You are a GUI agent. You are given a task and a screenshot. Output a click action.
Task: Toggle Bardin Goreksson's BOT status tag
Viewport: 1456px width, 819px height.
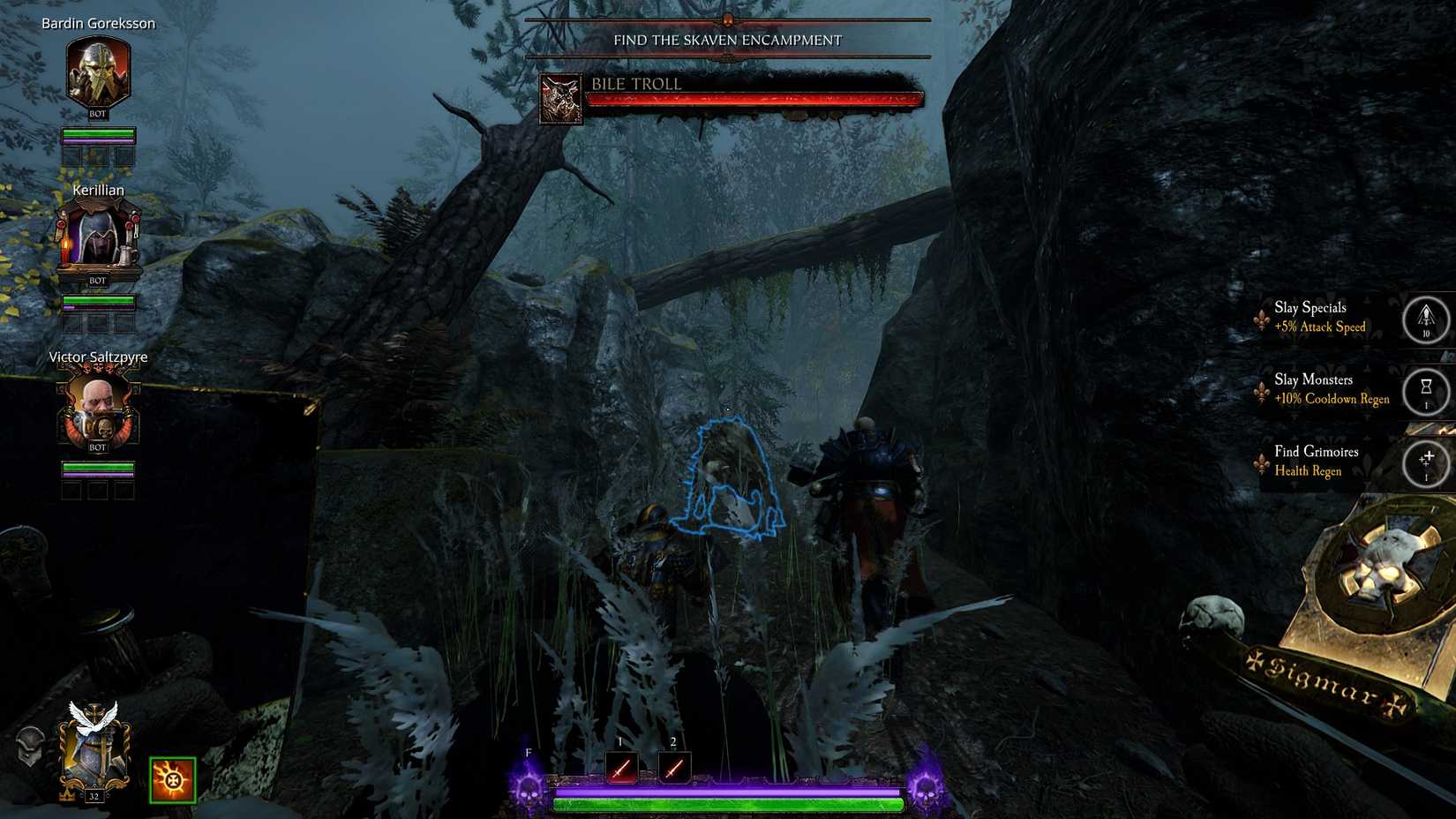96,114
